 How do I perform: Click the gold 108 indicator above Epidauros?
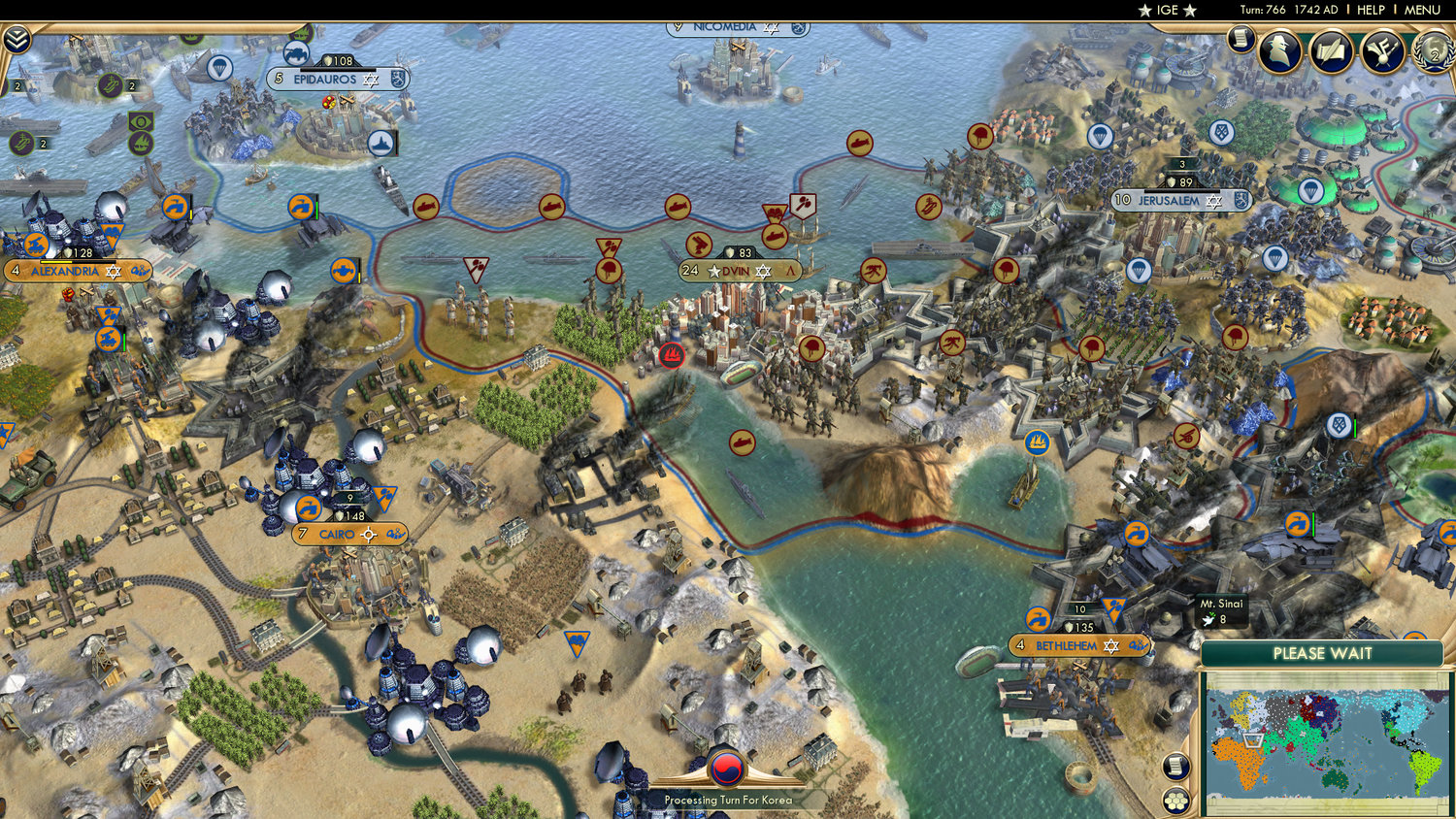pyautogui.click(x=337, y=59)
